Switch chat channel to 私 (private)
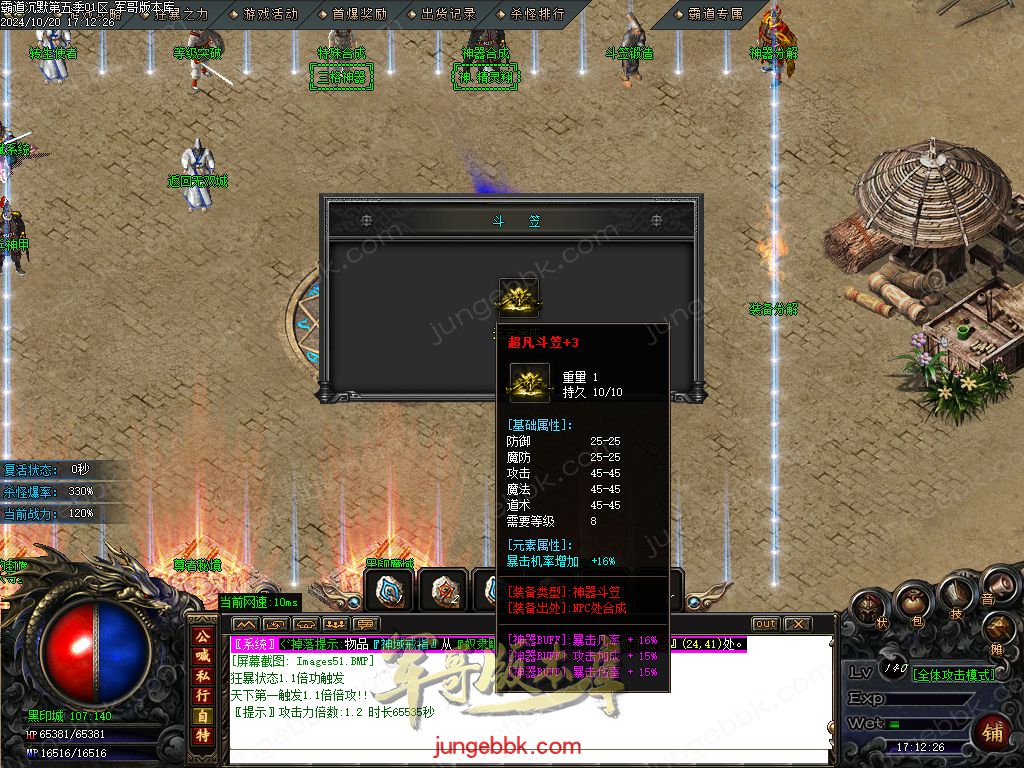Screen dimensions: 1024x768 (202, 676)
